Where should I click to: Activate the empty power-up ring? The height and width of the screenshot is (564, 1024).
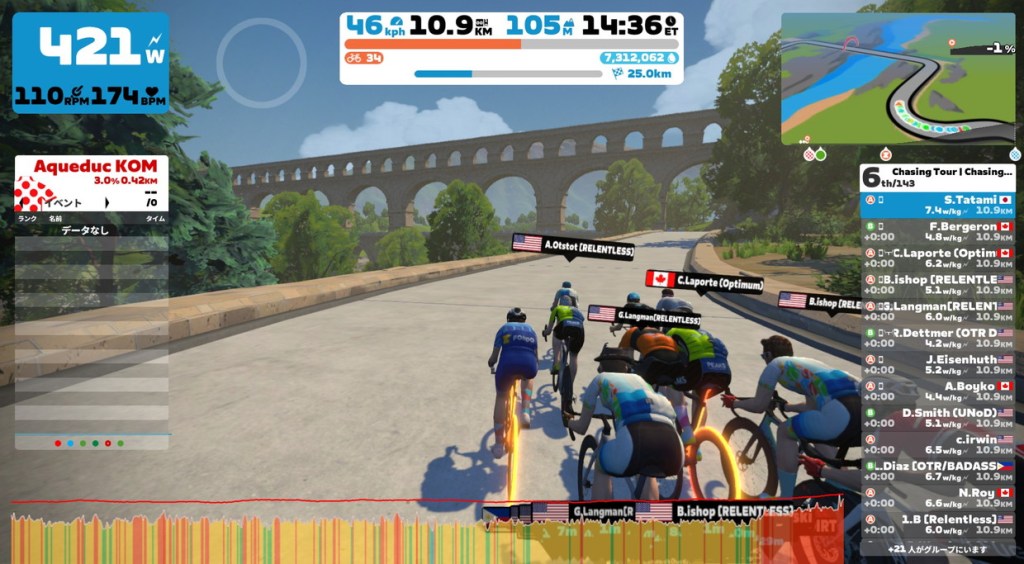coord(262,62)
